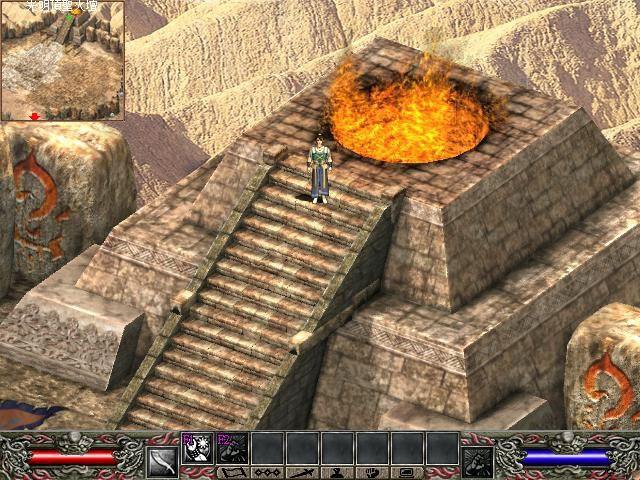Select the dark fist skill icon
This screenshot has height=480, width=640.
coord(476,460)
